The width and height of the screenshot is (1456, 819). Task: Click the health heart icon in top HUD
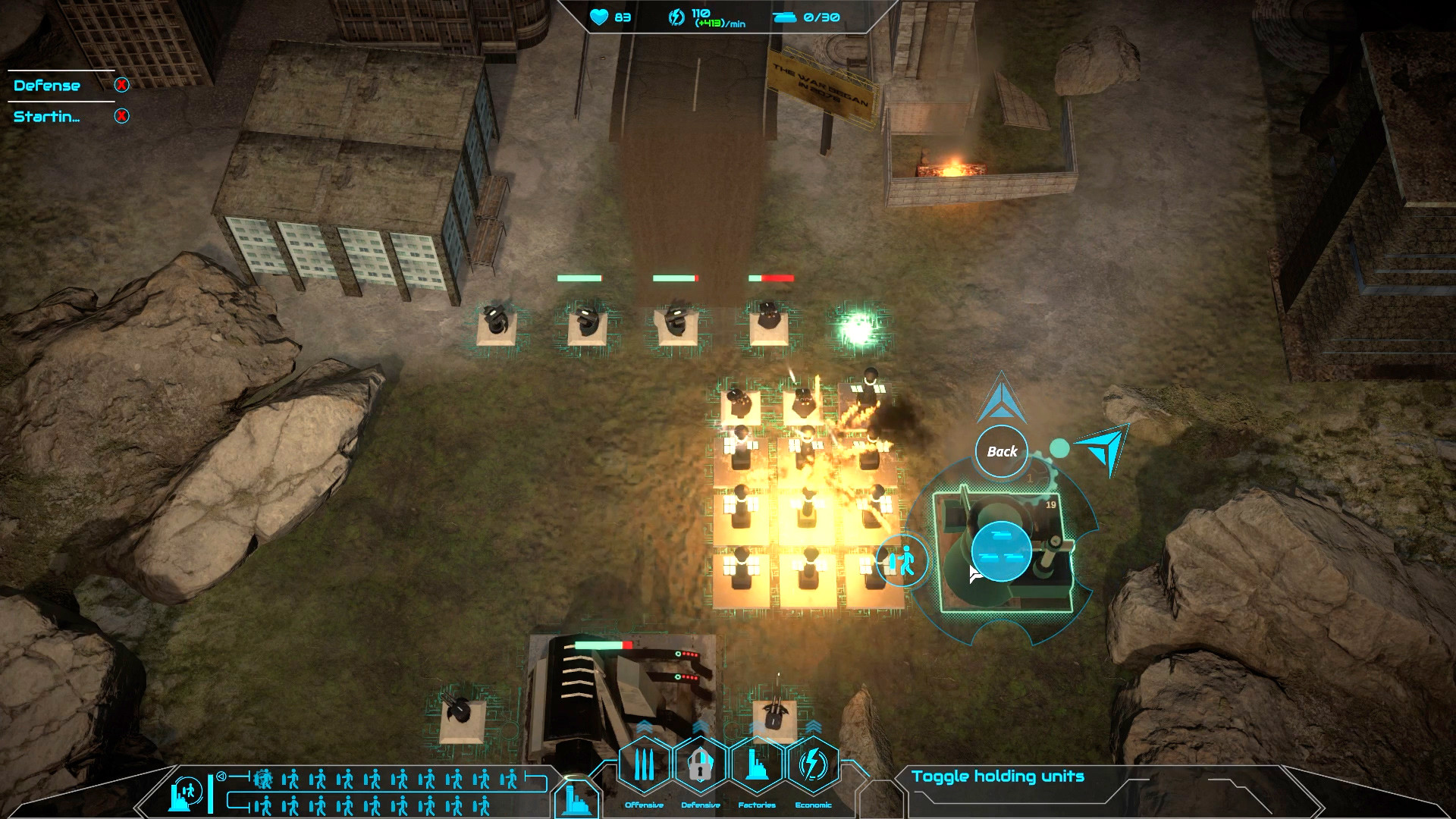pos(598,18)
